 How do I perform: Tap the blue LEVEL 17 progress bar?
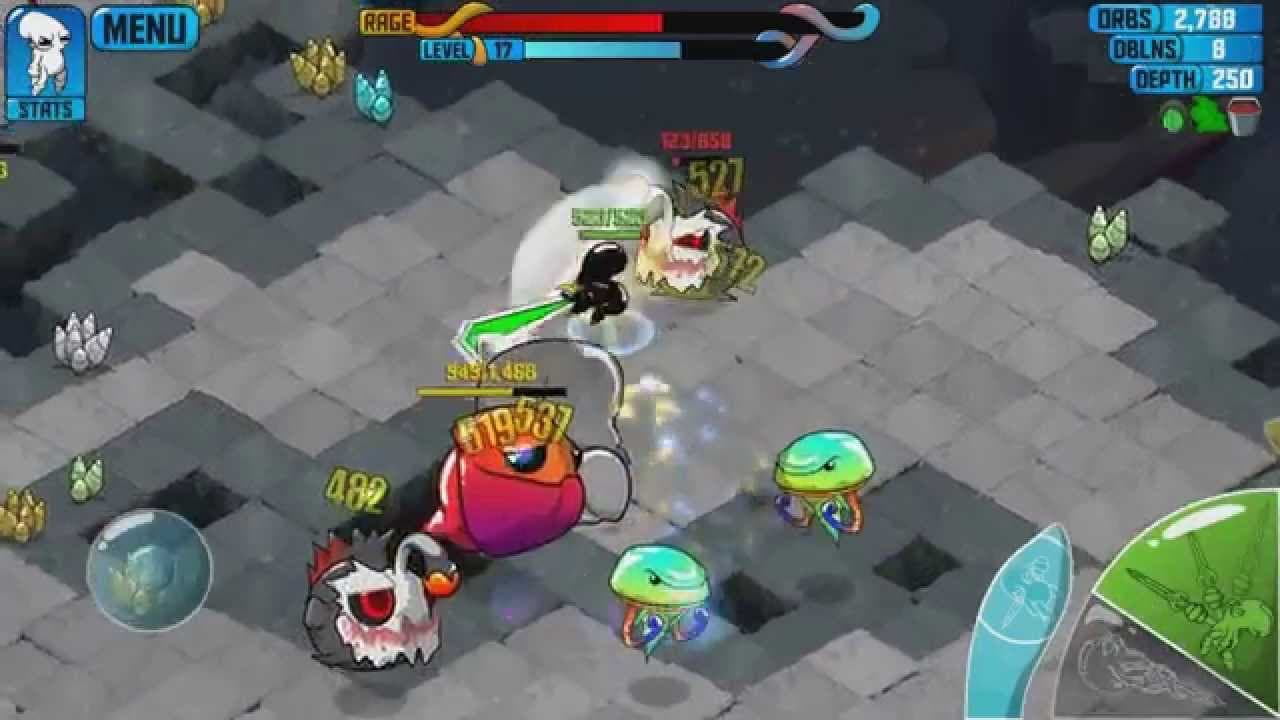pos(600,47)
